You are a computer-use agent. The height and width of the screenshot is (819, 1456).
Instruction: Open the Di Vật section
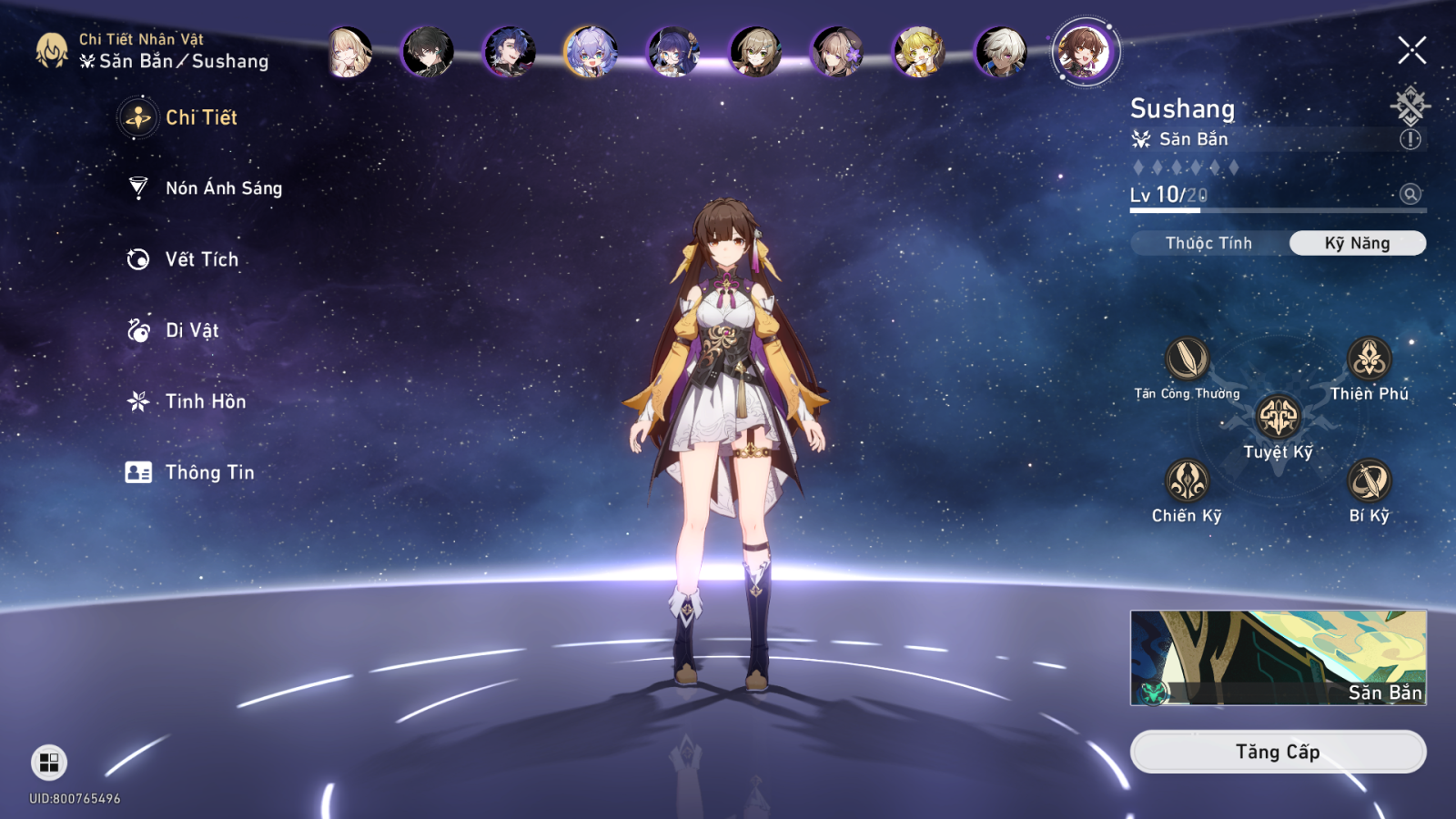click(191, 330)
